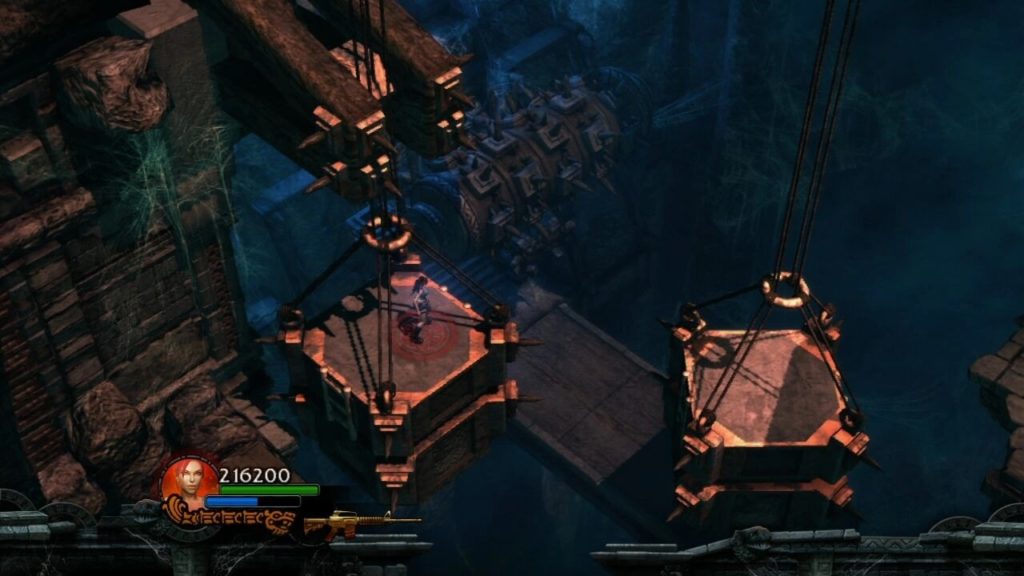The image size is (1024, 576).
Task: Click the orange serpent relic meter
Action: pos(232,519)
